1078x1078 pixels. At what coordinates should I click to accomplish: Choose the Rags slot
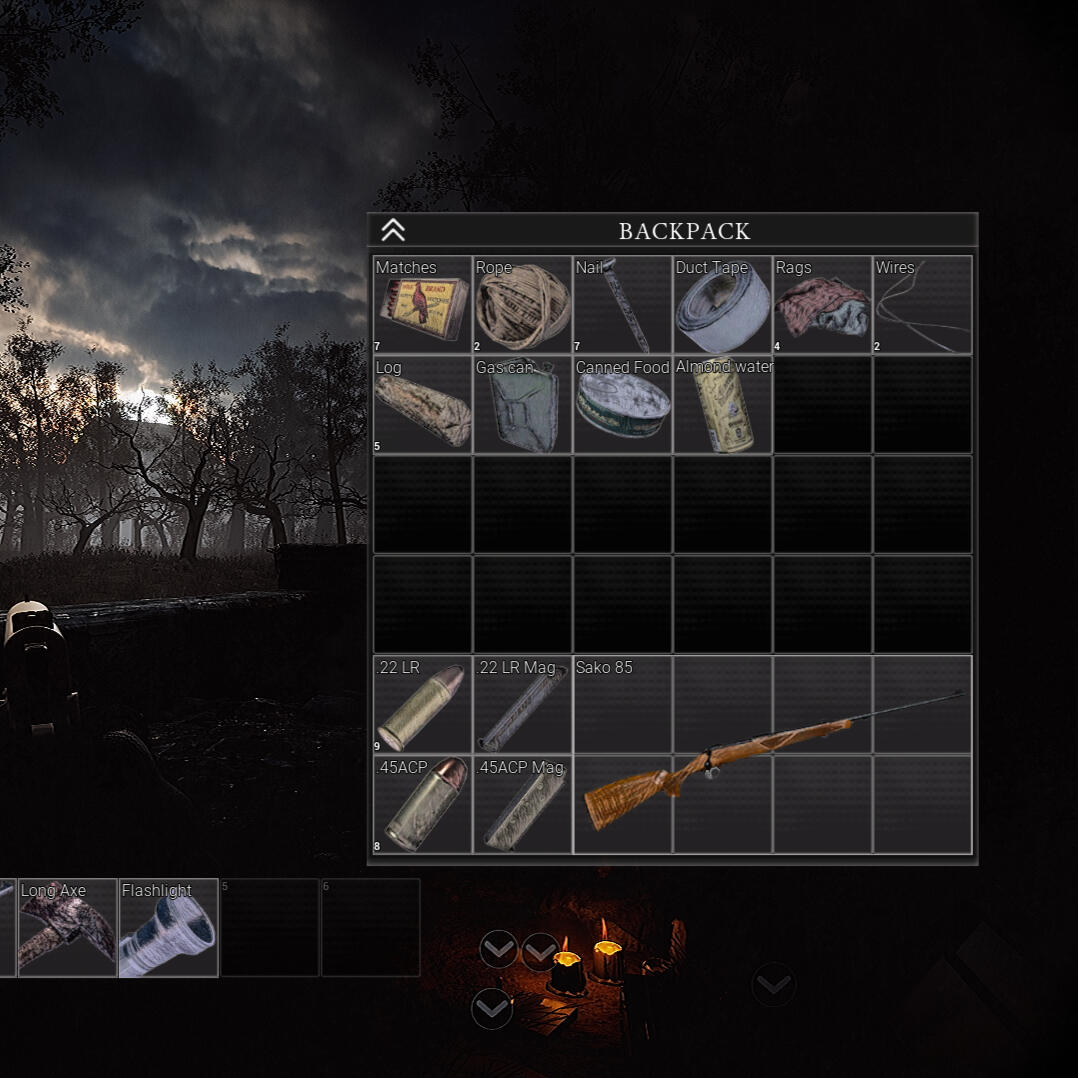pos(822,305)
